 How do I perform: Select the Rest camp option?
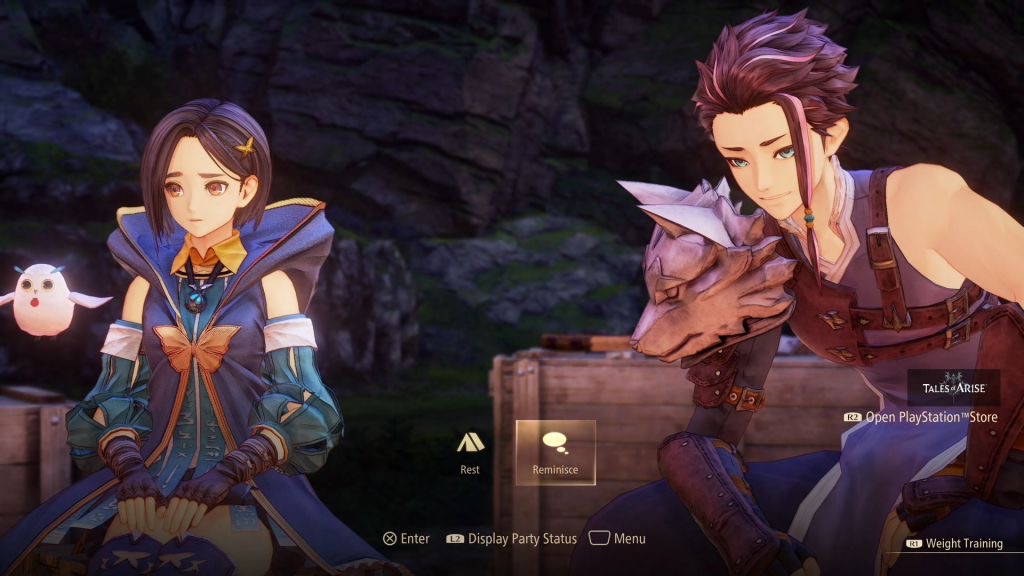pyautogui.click(x=470, y=452)
